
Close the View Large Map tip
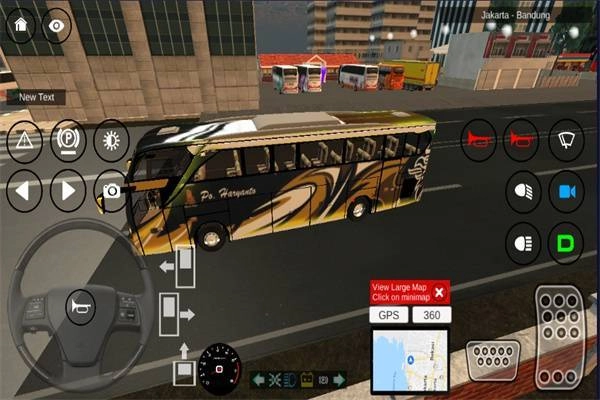[x=438, y=292]
